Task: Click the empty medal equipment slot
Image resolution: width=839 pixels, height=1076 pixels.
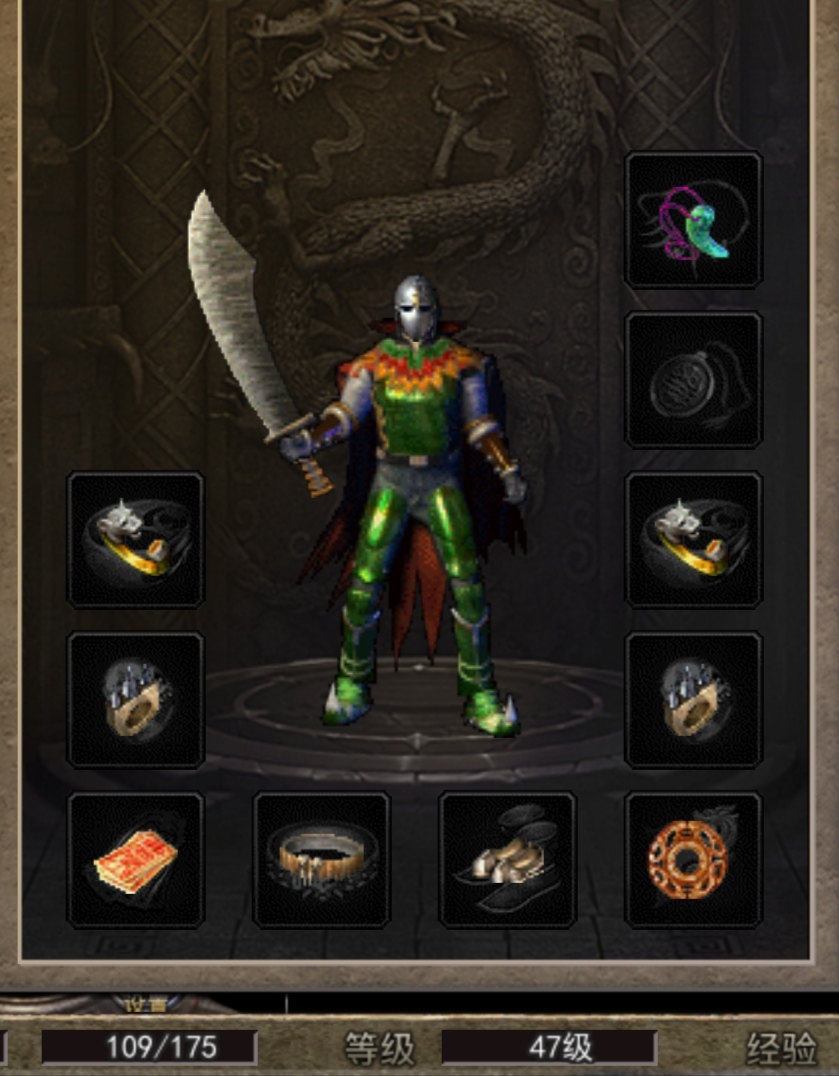Action: pos(693,380)
